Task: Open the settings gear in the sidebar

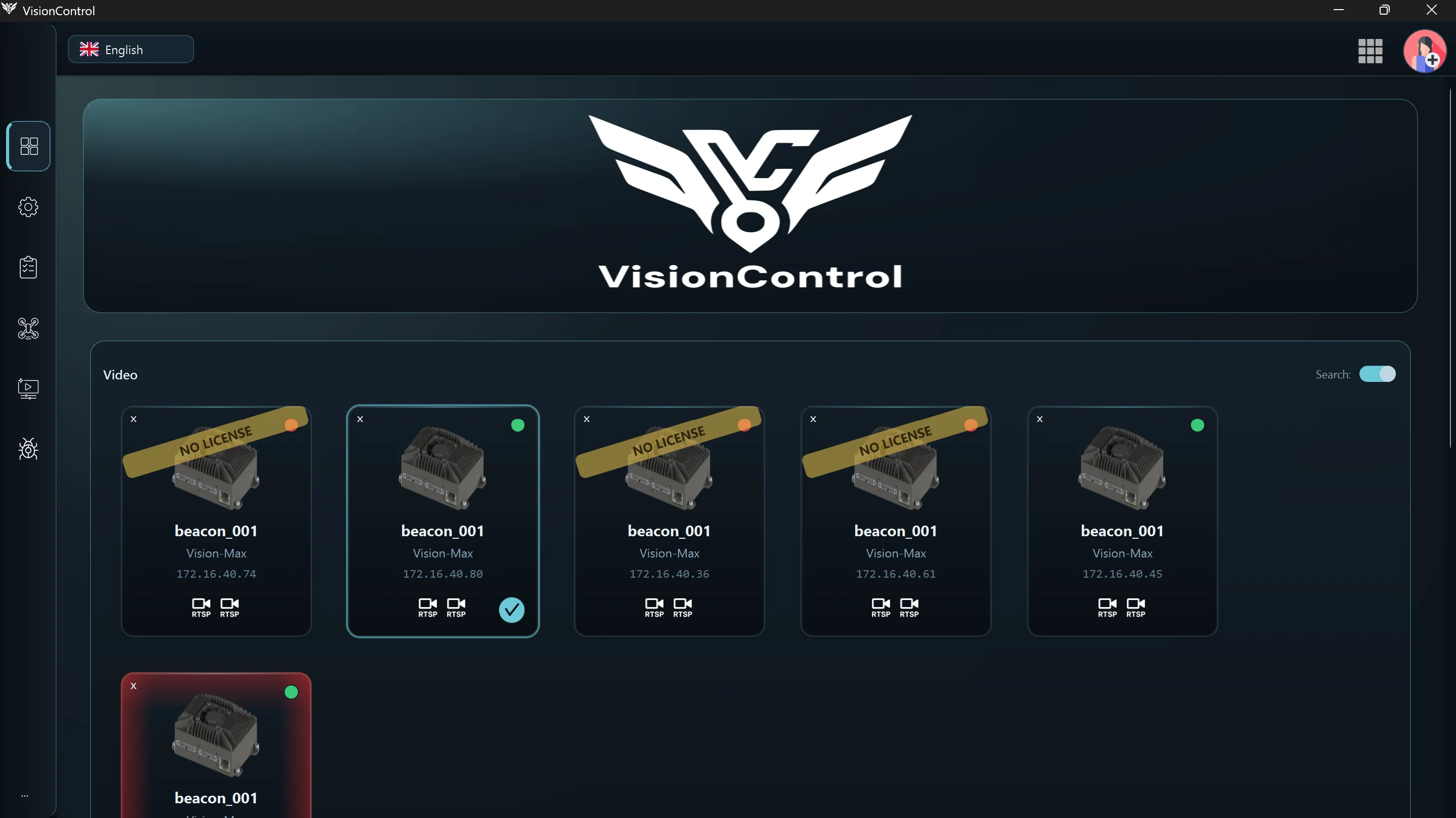Action: [x=28, y=207]
